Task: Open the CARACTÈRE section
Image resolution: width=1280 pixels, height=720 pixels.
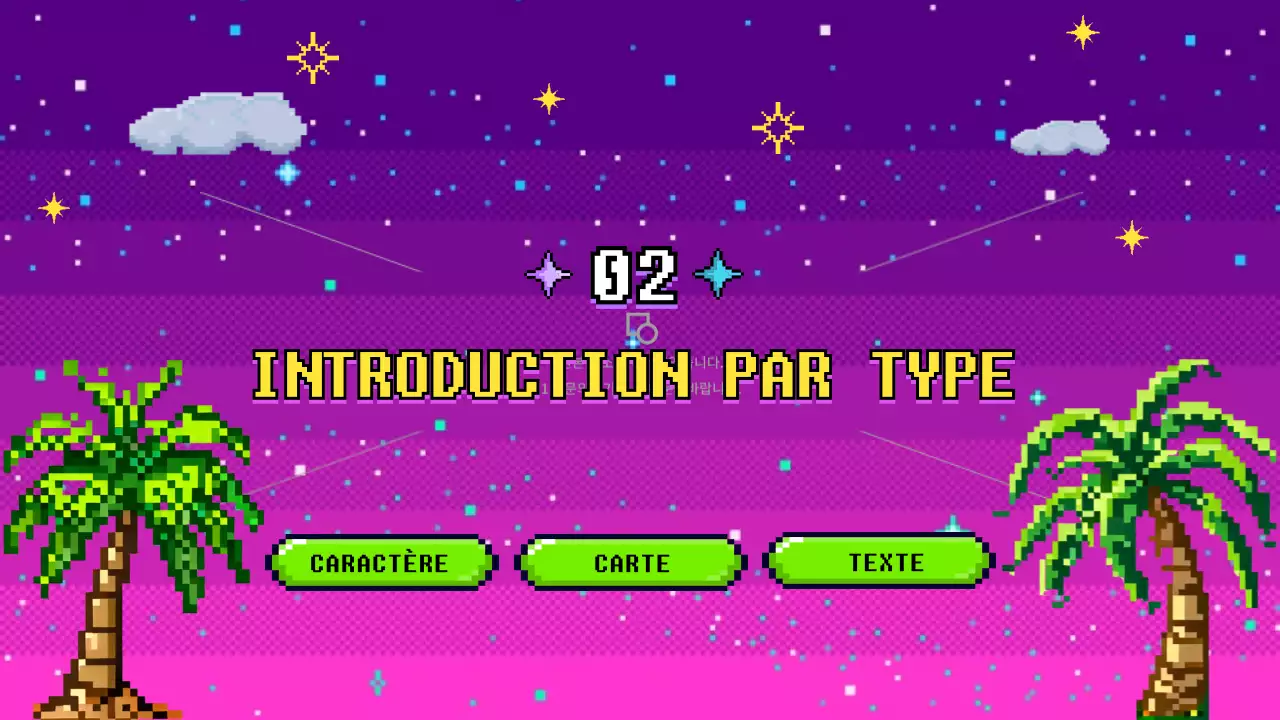Action: 381,562
